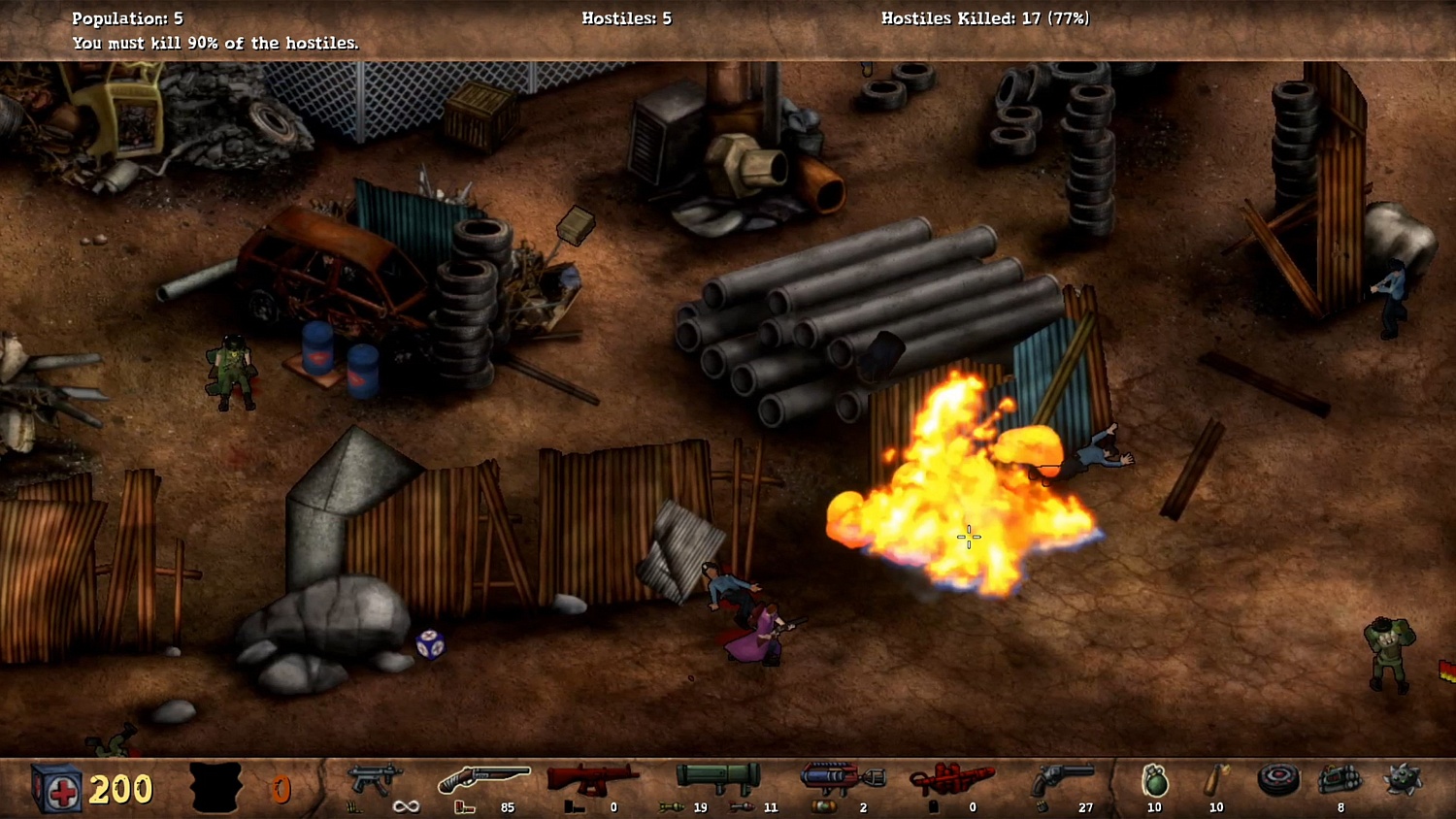Click the health kit box showing 200
This screenshot has width=1456, height=819.
(58, 788)
